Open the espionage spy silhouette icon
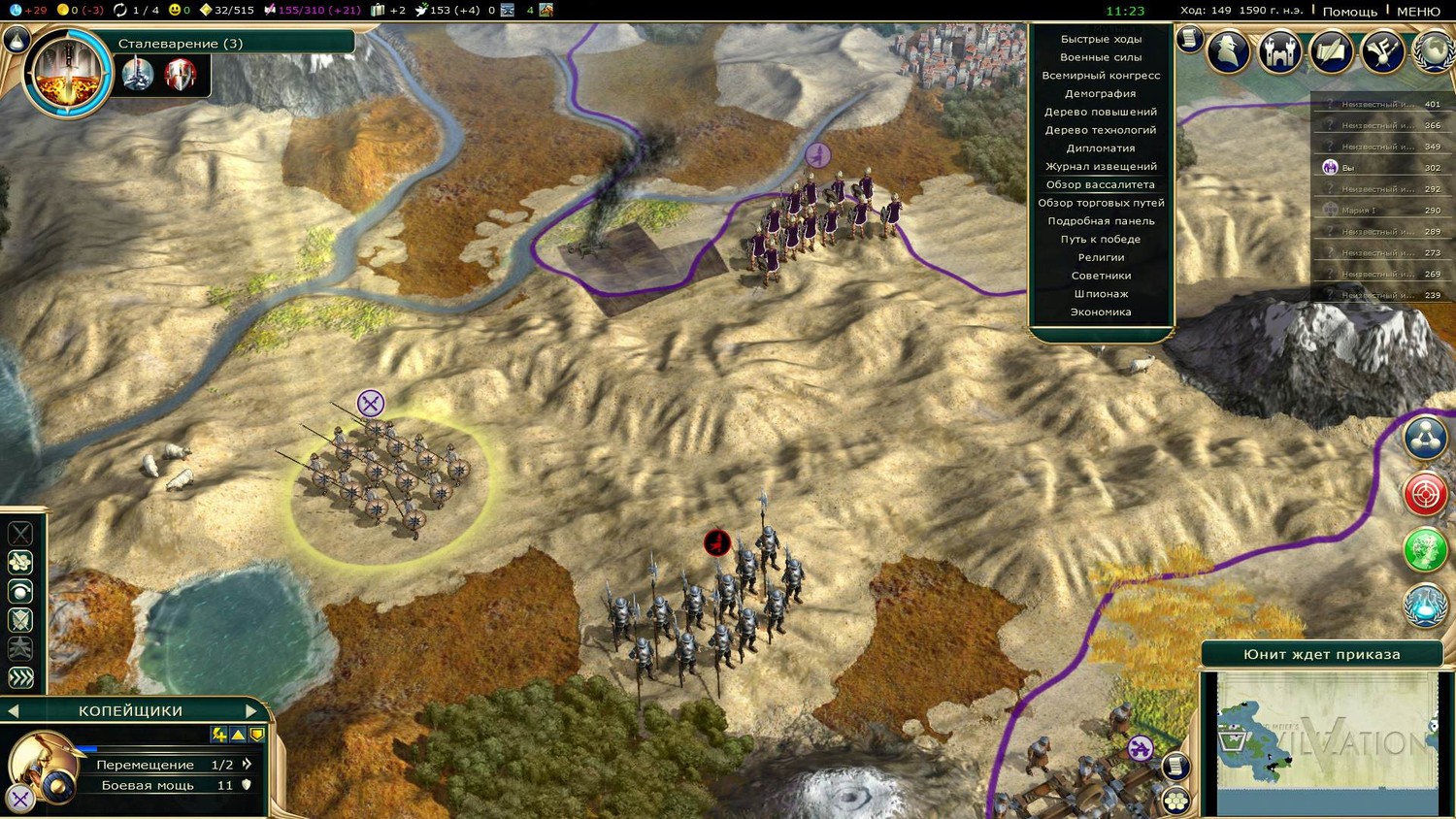Viewport: 1456px width, 819px height. coord(1229,51)
